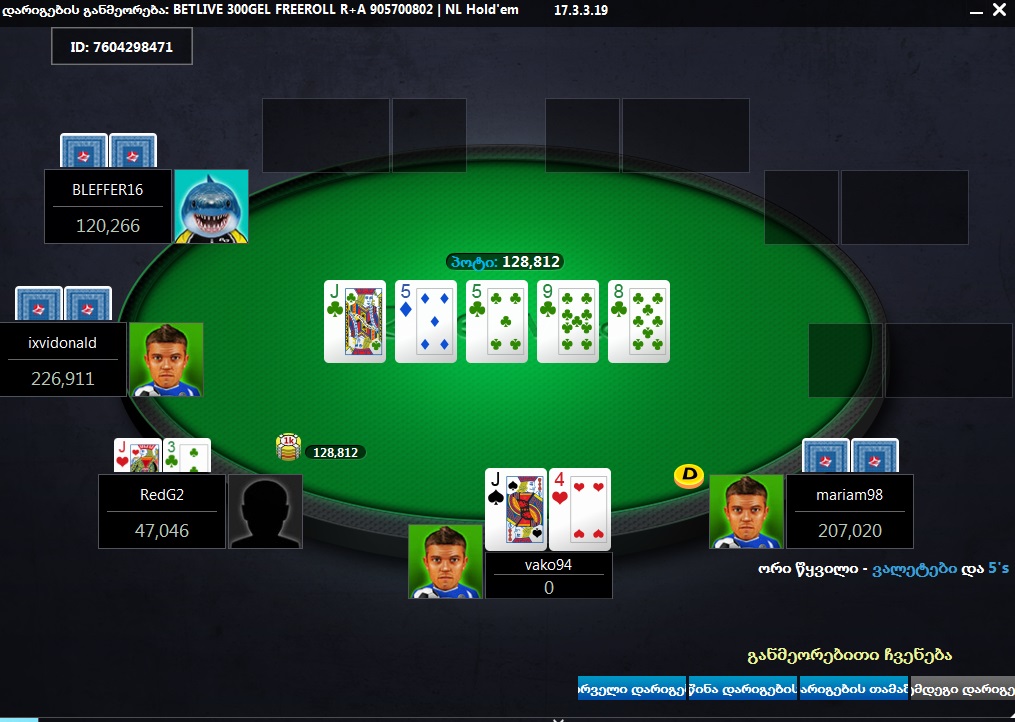Viewport: 1015px width, 722px height.
Task: Open RedG2's player name panel
Action: click(162, 511)
